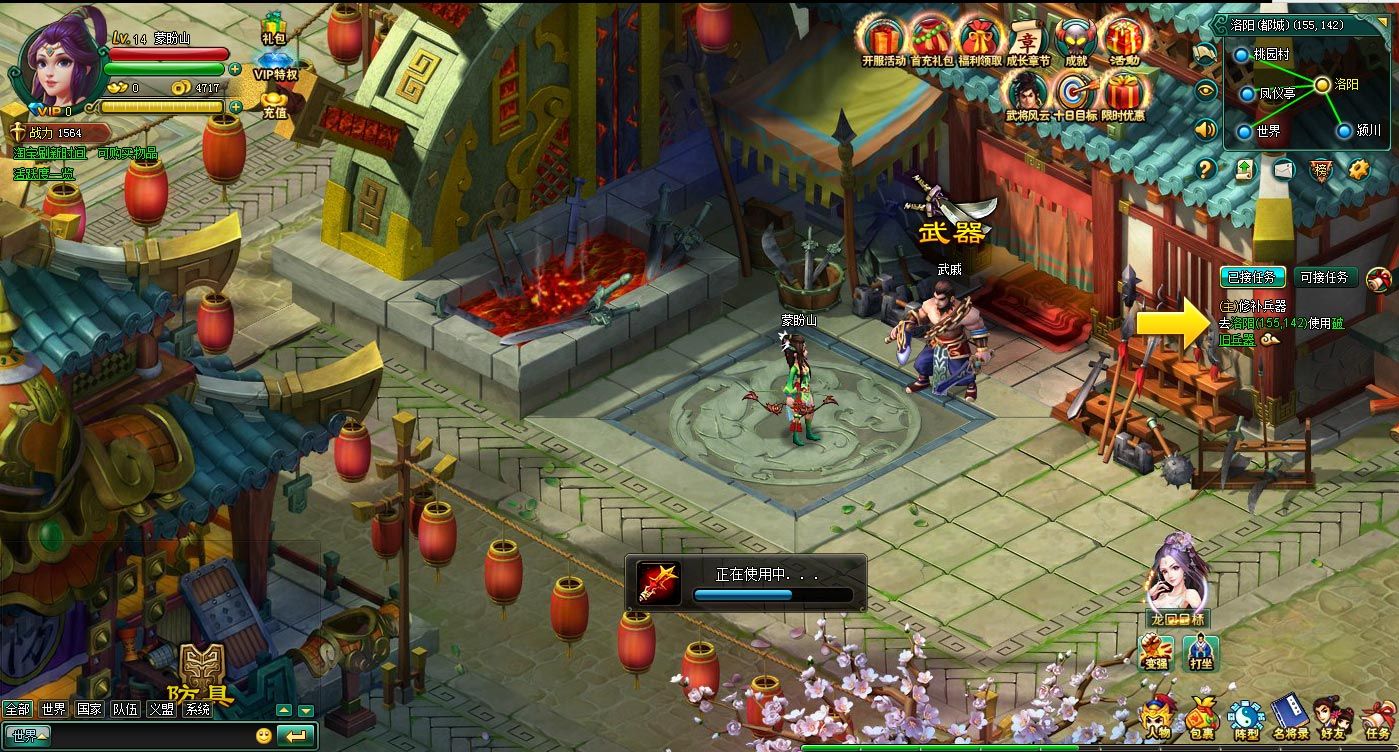Viewport: 1399px width, 752px height.
Task: Open settings with the gear icon
Action: [1357, 169]
